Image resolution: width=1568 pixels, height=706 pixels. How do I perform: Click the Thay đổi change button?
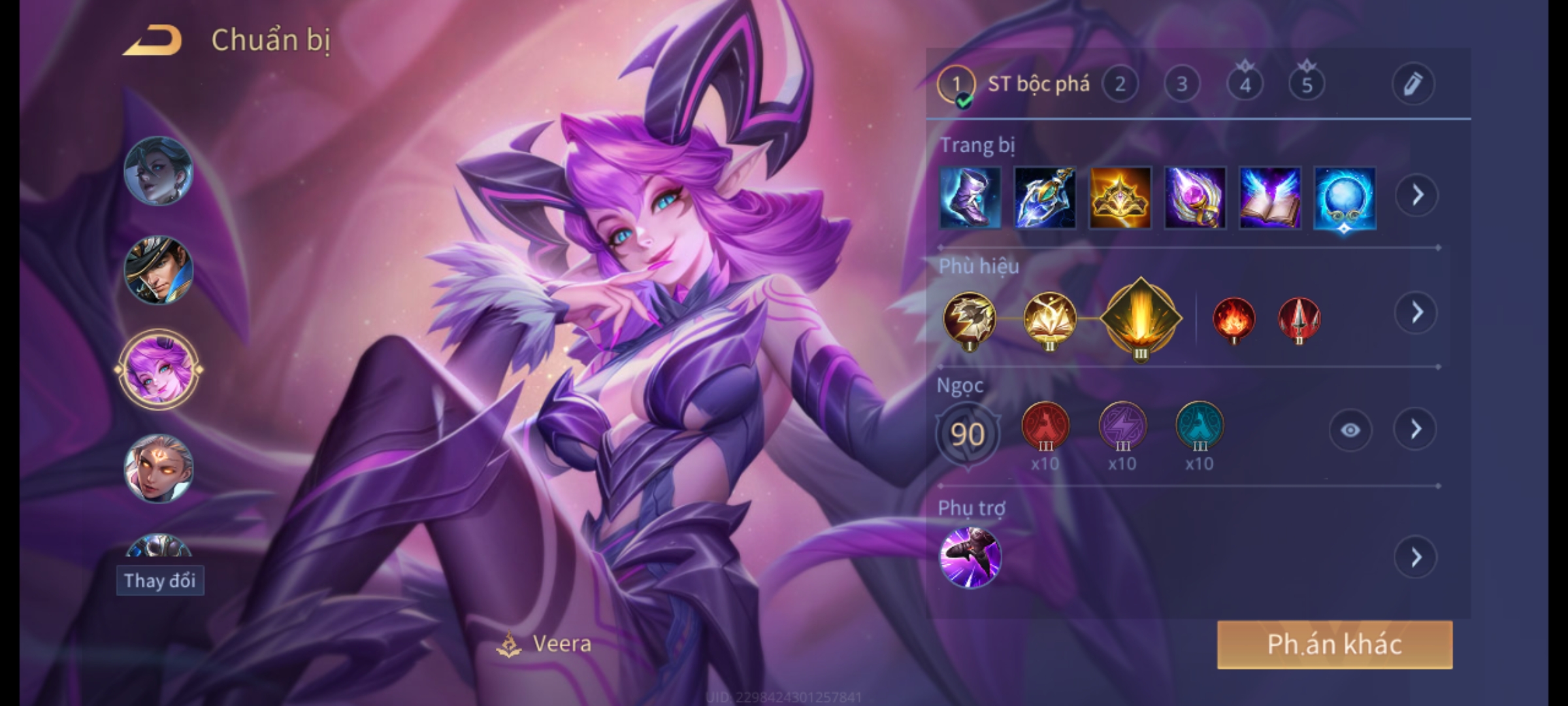coord(160,580)
